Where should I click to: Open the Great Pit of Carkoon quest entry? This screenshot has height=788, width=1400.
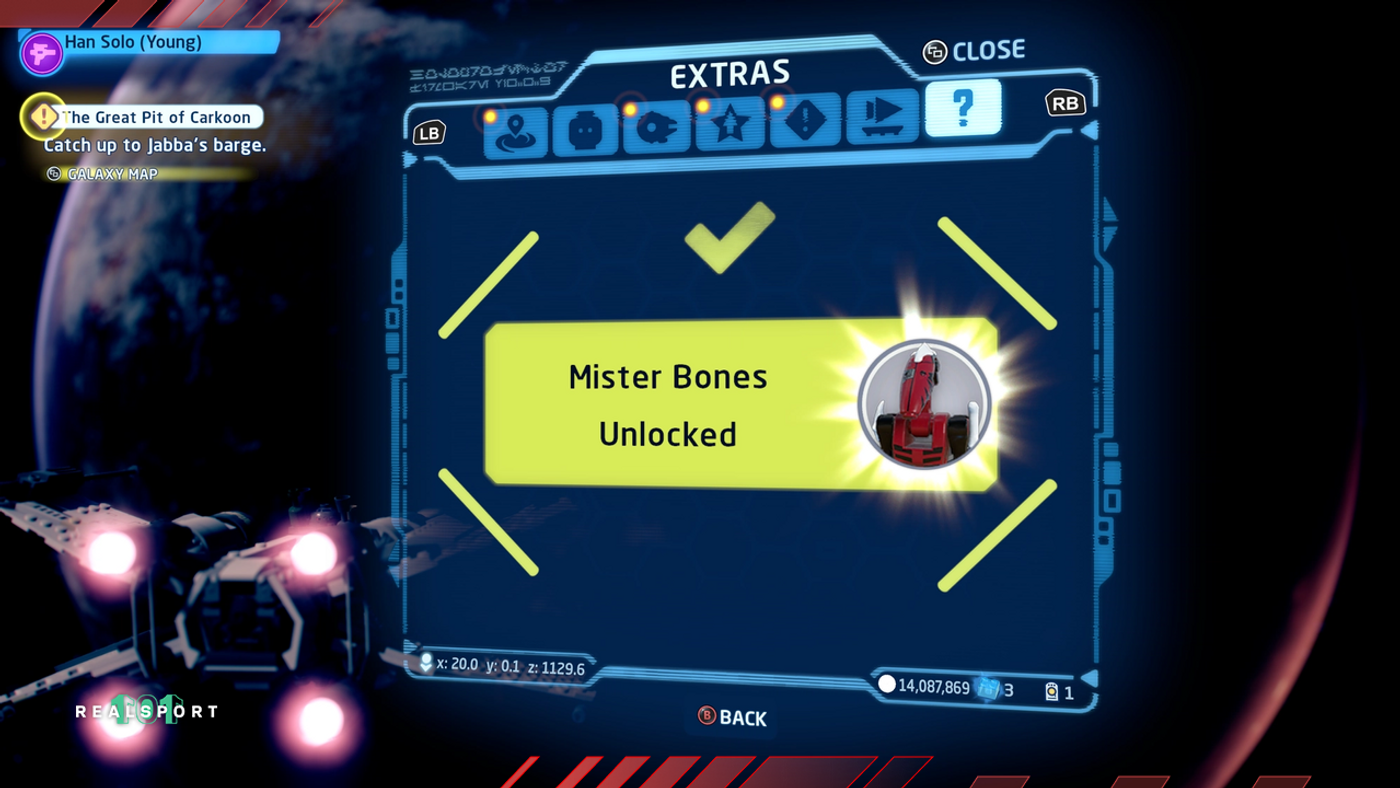pyautogui.click(x=155, y=117)
